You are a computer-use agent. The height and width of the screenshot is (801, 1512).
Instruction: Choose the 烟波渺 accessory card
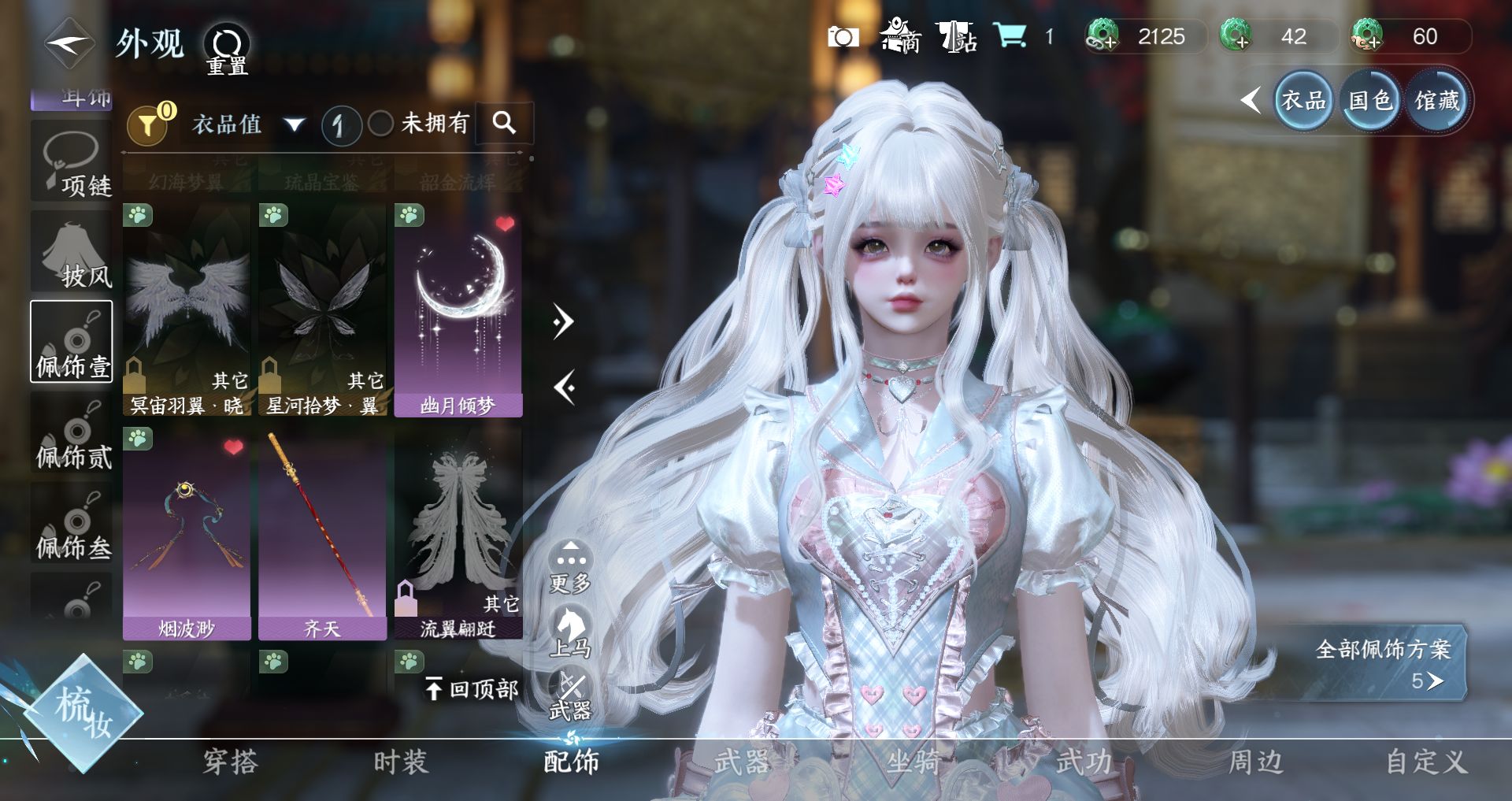187,534
